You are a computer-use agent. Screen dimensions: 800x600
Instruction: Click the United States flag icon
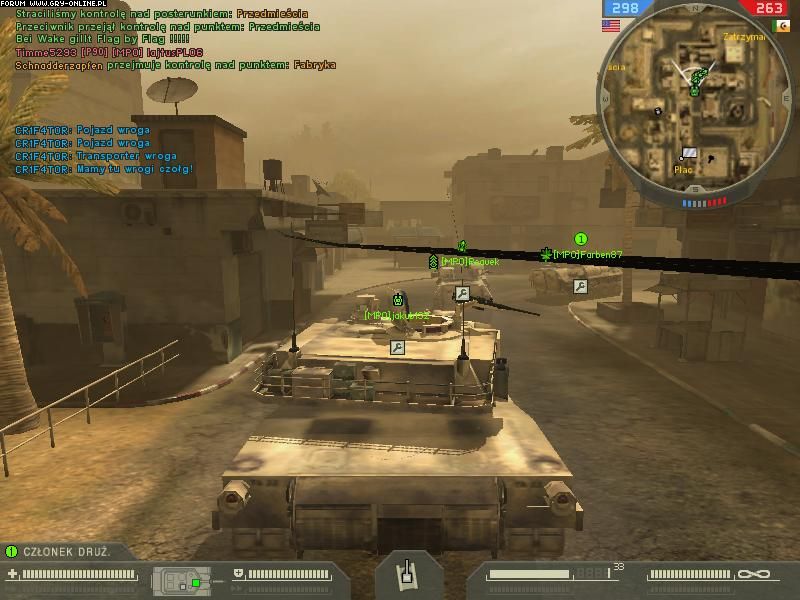click(x=610, y=25)
